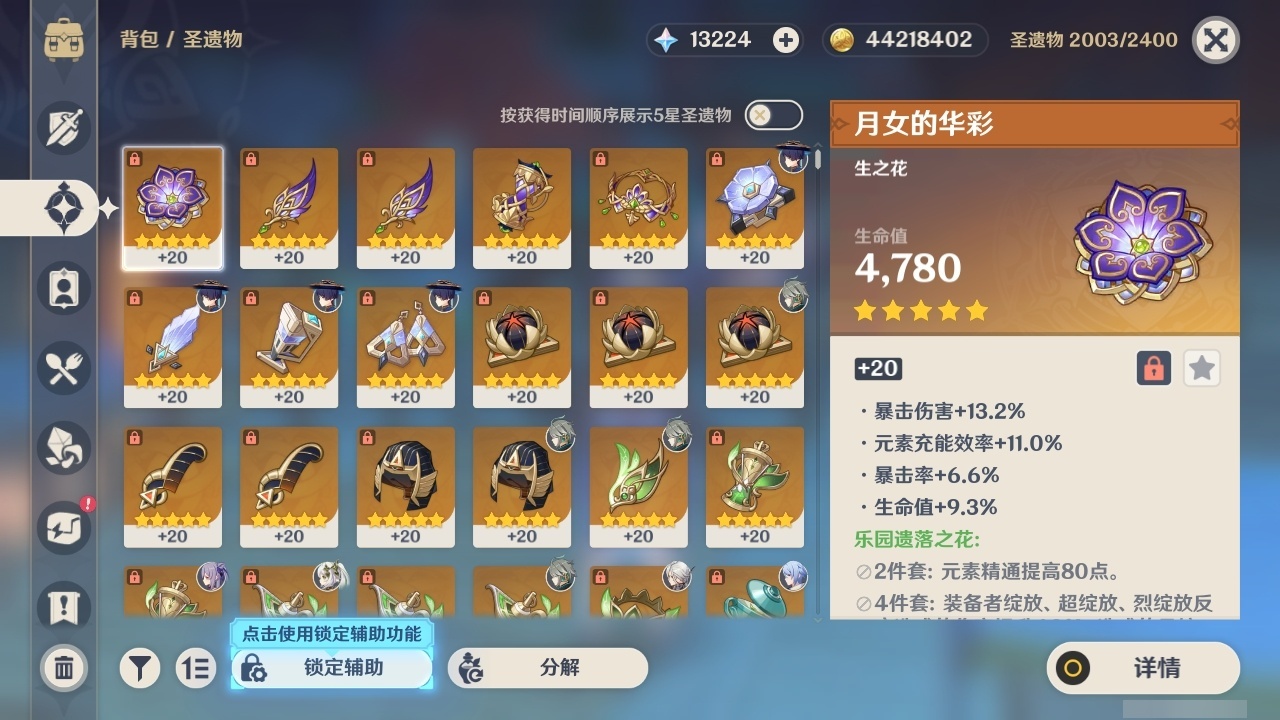Screen dimensions: 1280x720
Task: Open the 详情 details button
Action: point(1141,668)
